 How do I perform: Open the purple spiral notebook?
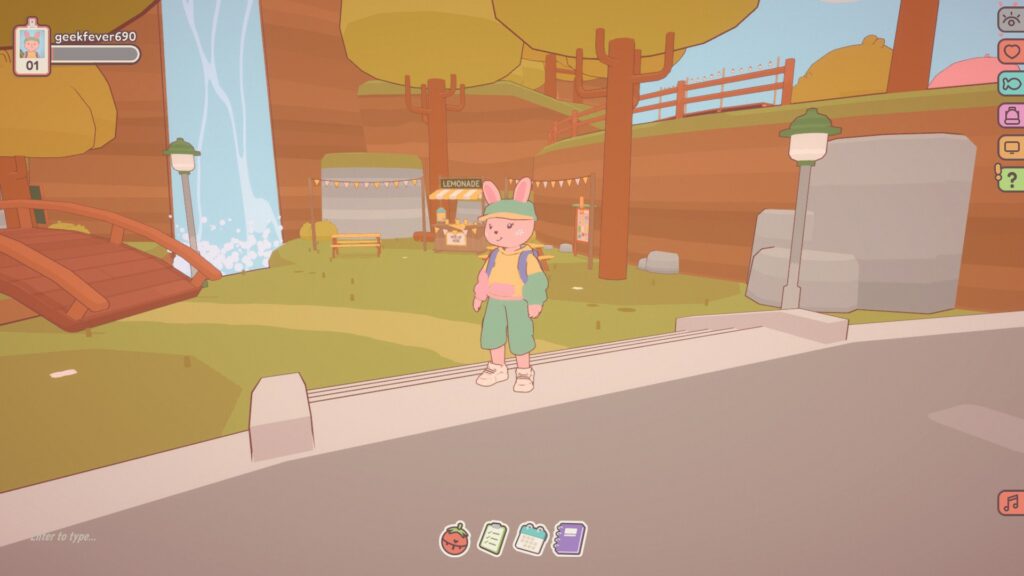(569, 539)
